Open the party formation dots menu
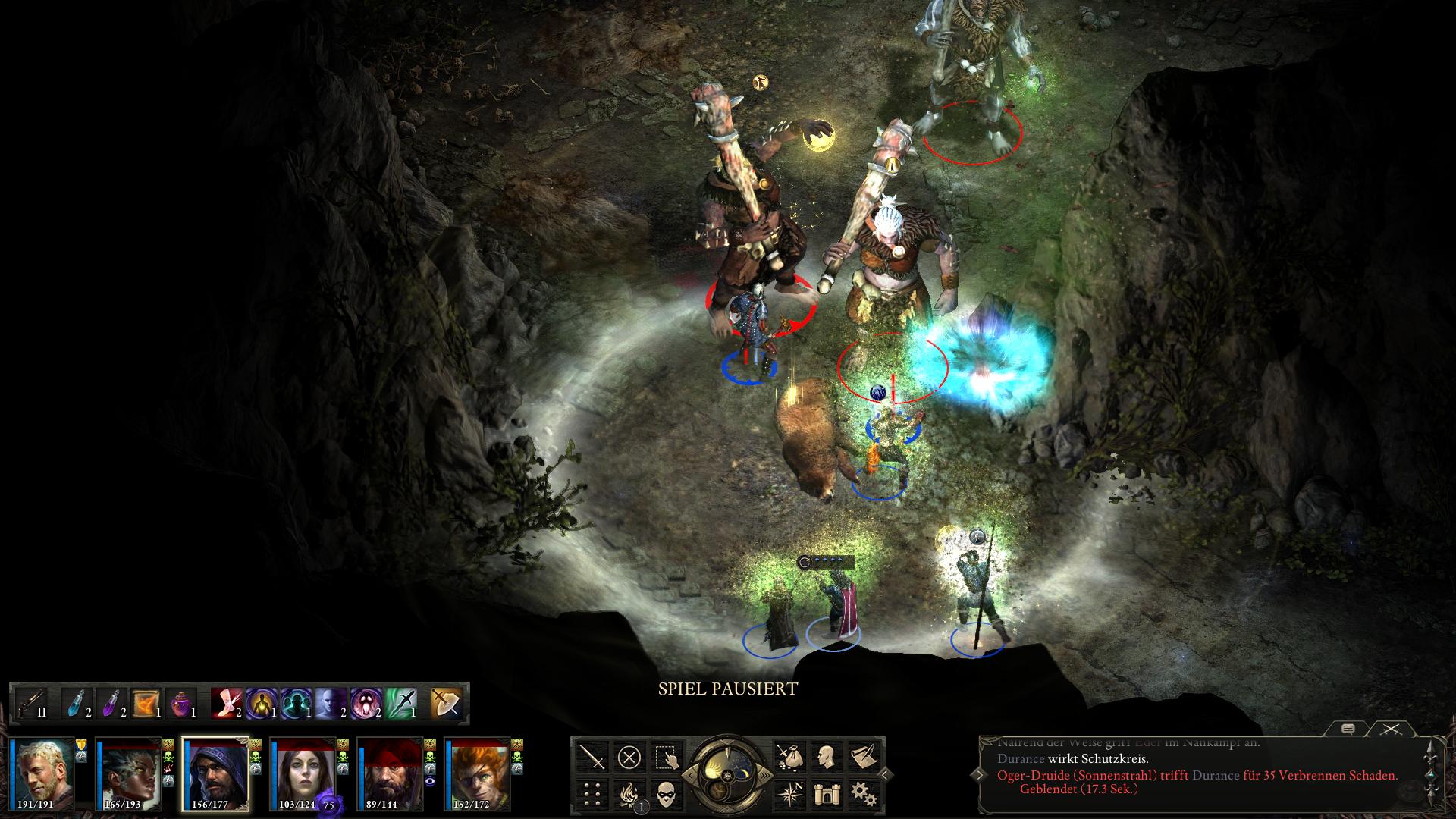Viewport: 1456px width, 819px height. [x=592, y=793]
